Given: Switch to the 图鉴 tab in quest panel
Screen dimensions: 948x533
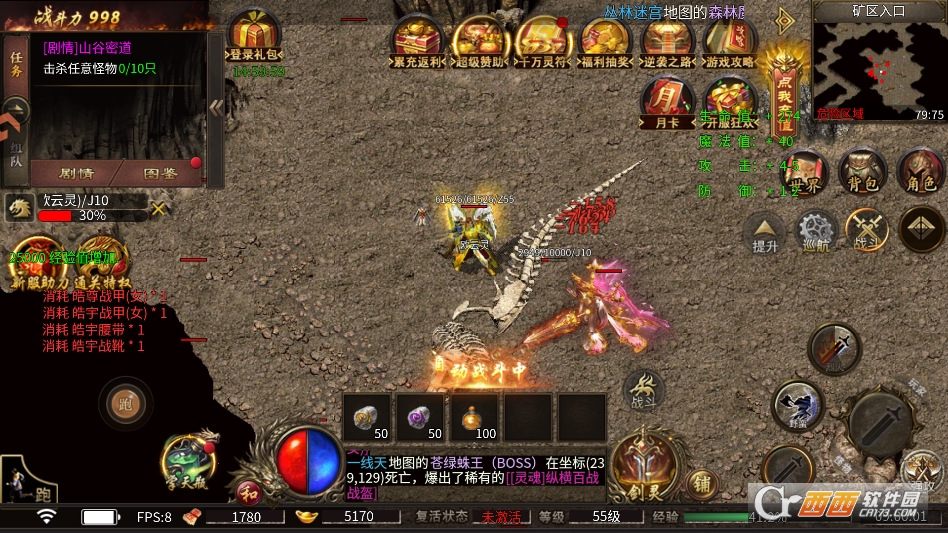Looking at the screenshot, I should [161, 174].
